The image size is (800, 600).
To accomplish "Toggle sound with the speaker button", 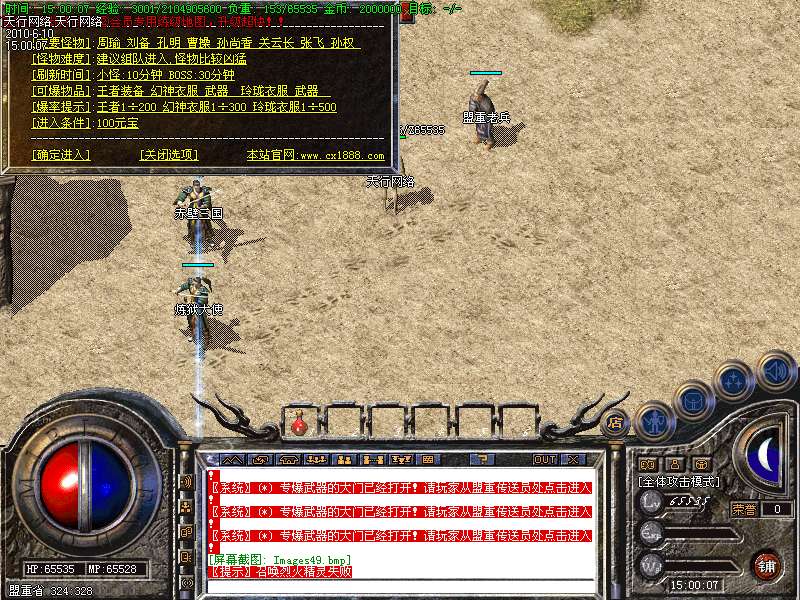I will click(775, 369).
